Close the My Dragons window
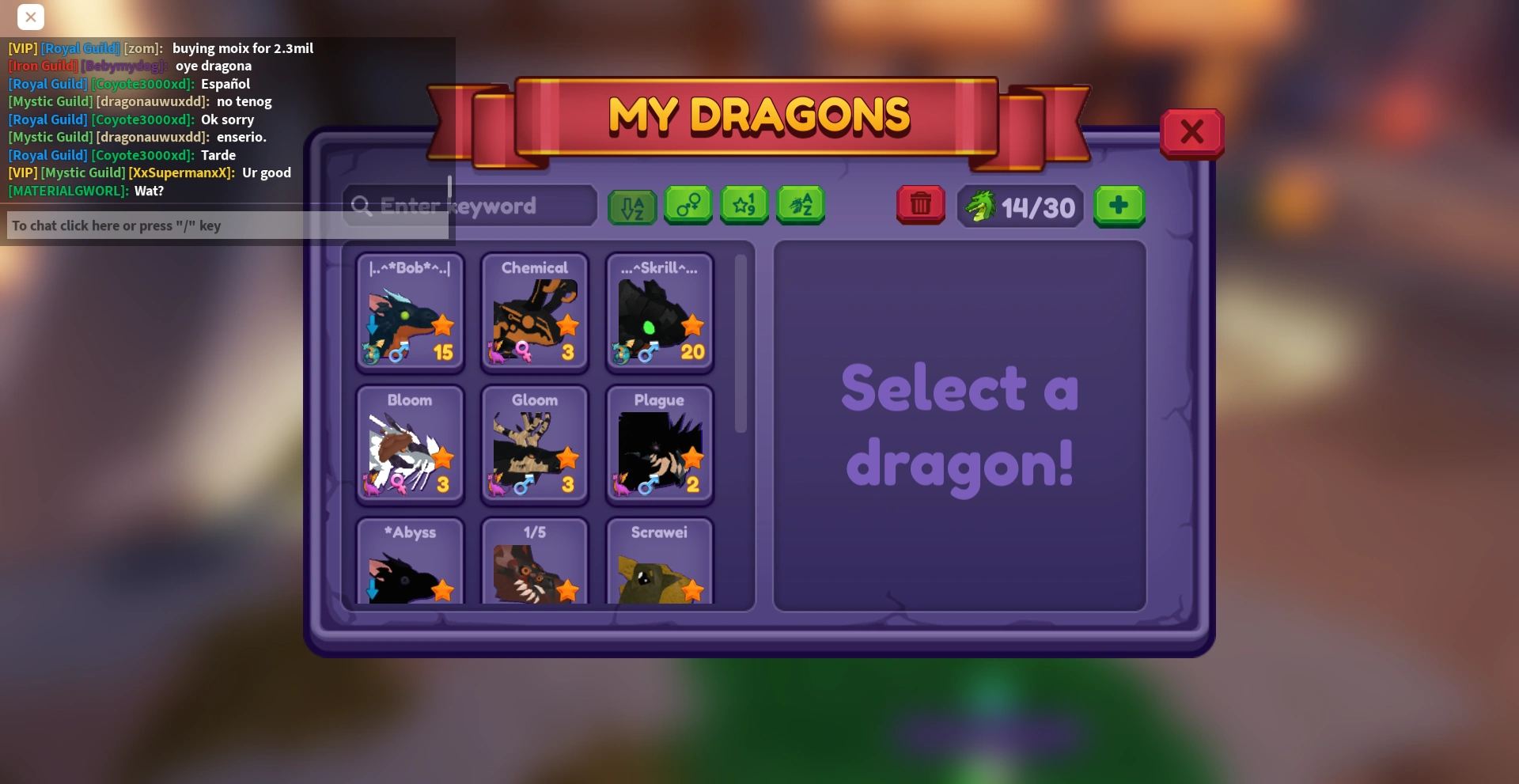 1191,132
